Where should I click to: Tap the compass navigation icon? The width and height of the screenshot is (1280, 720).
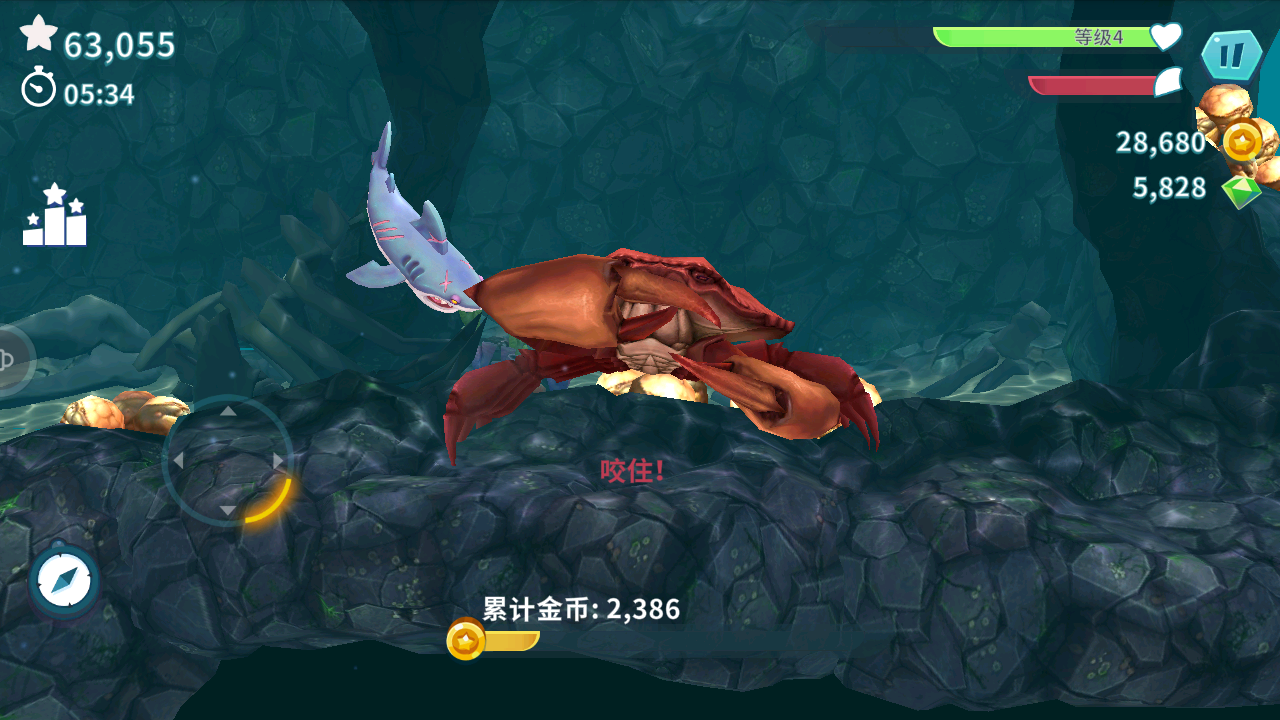pyautogui.click(x=62, y=578)
